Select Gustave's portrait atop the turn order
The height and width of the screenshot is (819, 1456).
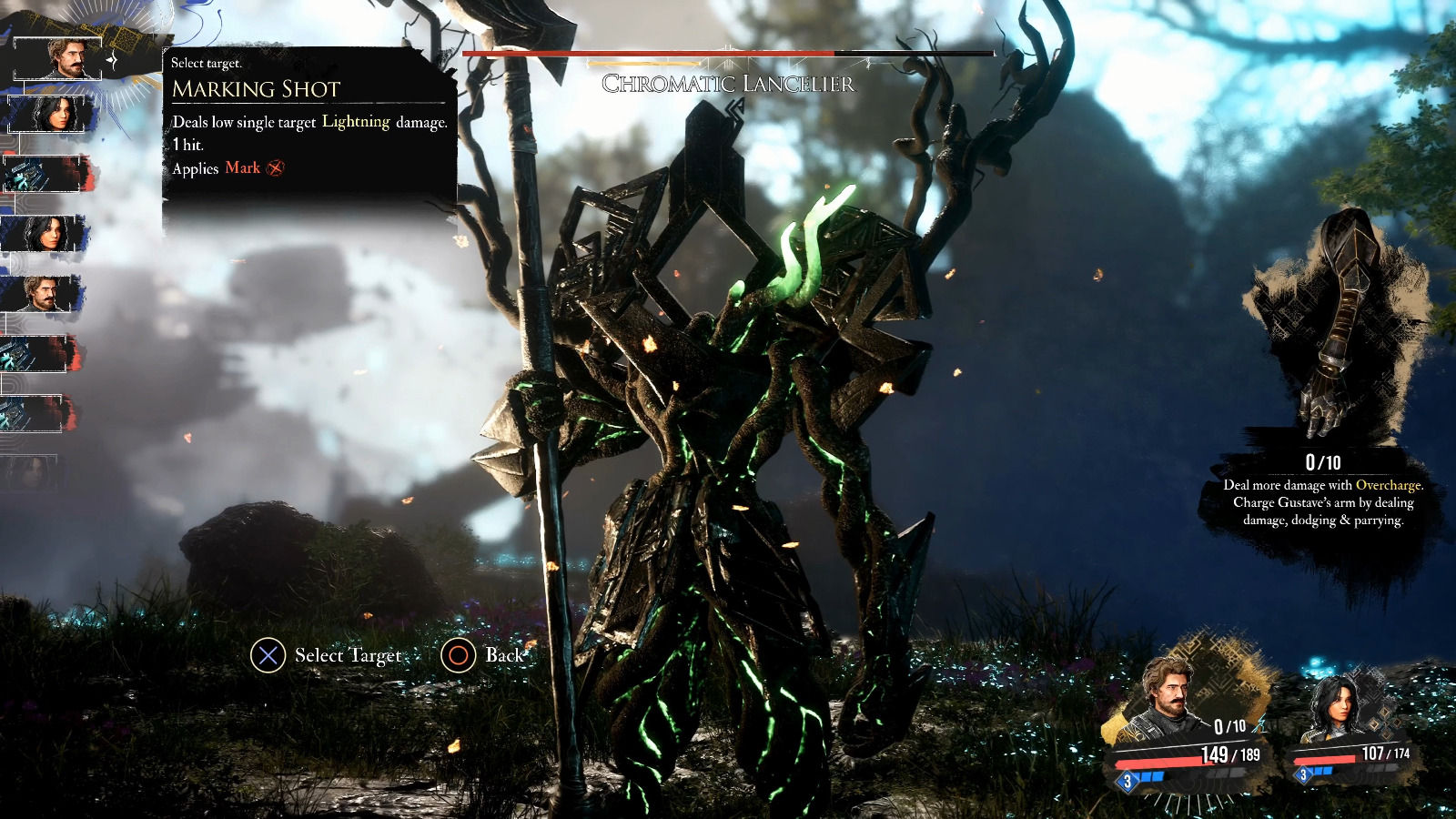[x=58, y=56]
